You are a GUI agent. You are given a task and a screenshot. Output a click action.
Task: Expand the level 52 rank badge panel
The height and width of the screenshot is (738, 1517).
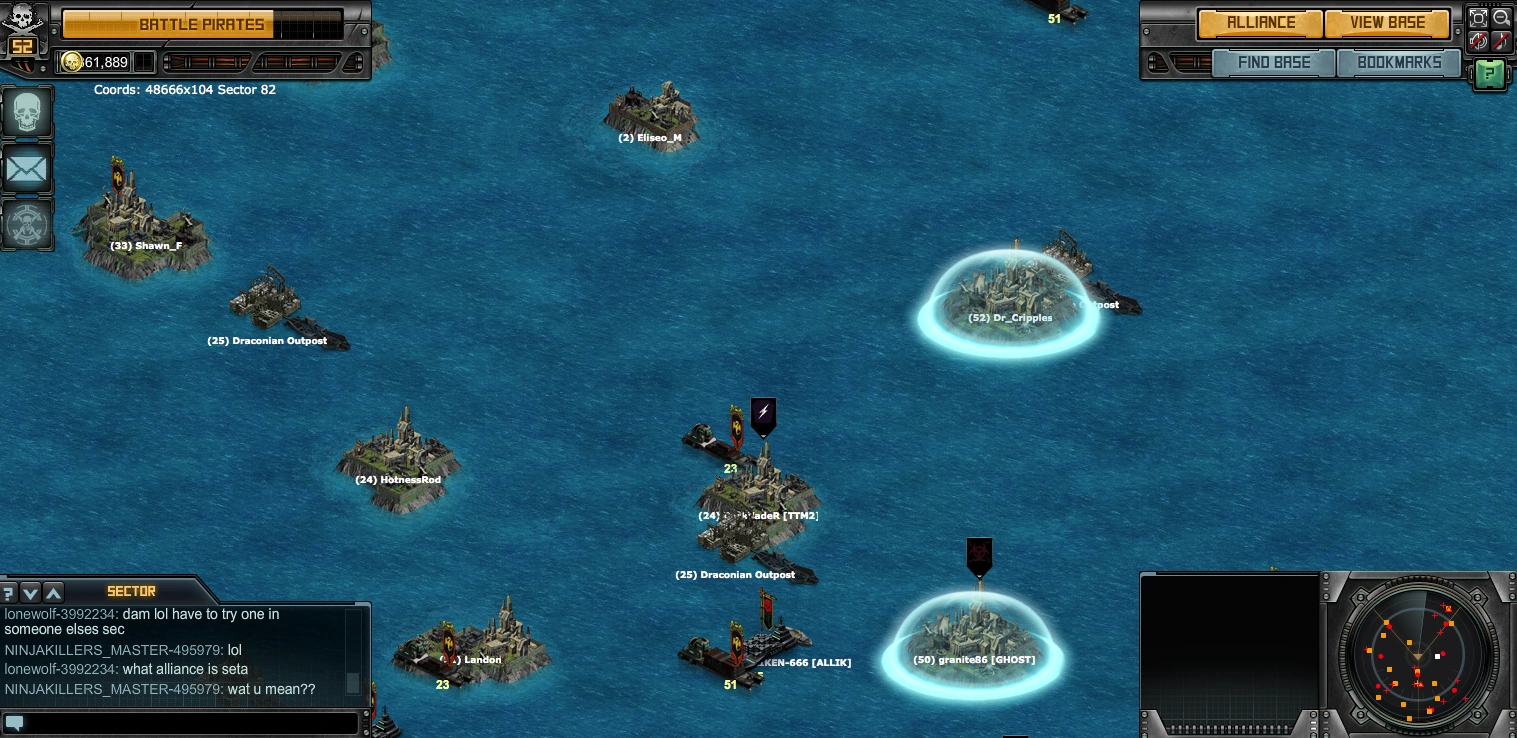[22, 46]
